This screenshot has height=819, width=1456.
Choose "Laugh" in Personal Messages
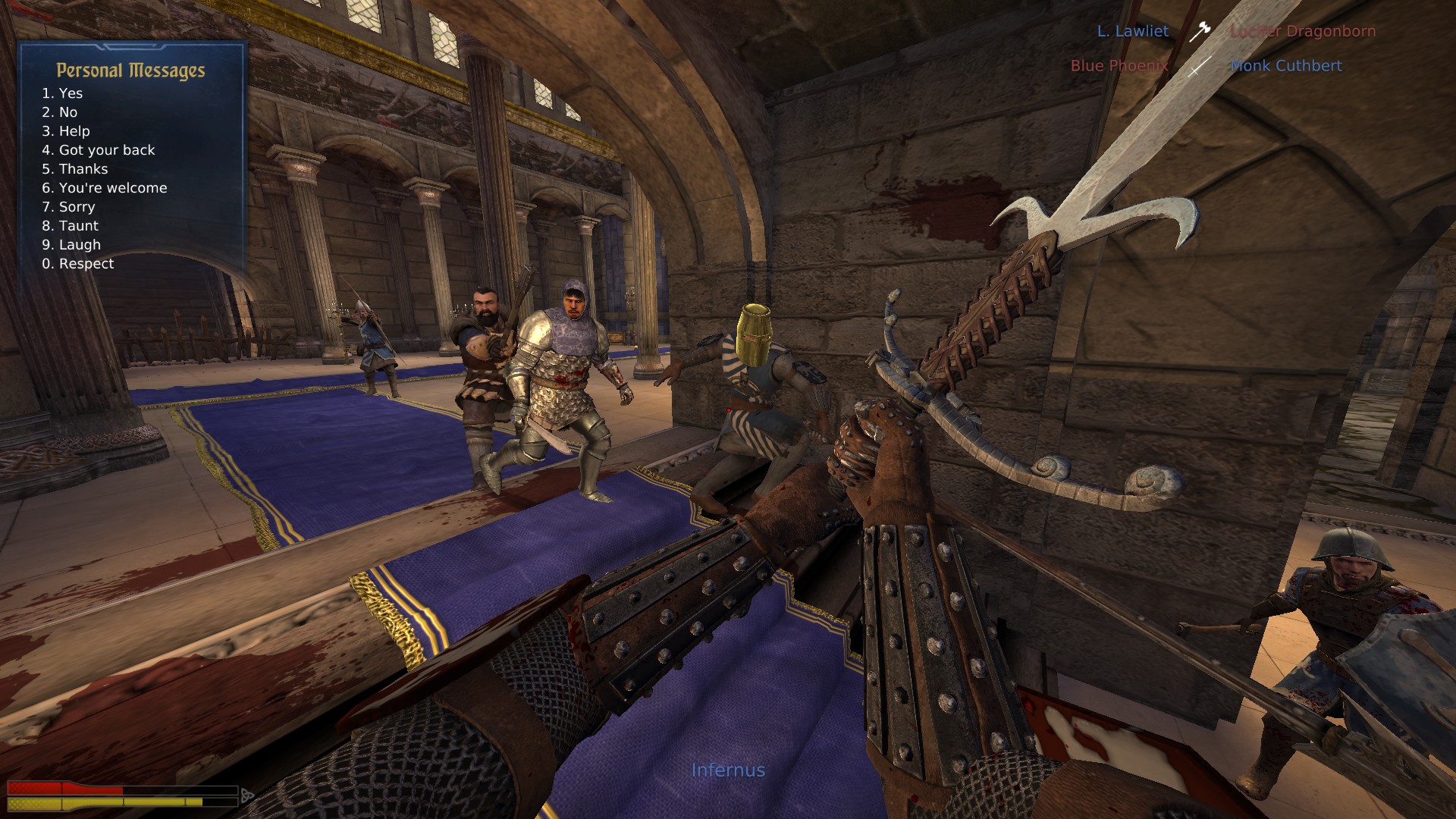[x=71, y=245]
